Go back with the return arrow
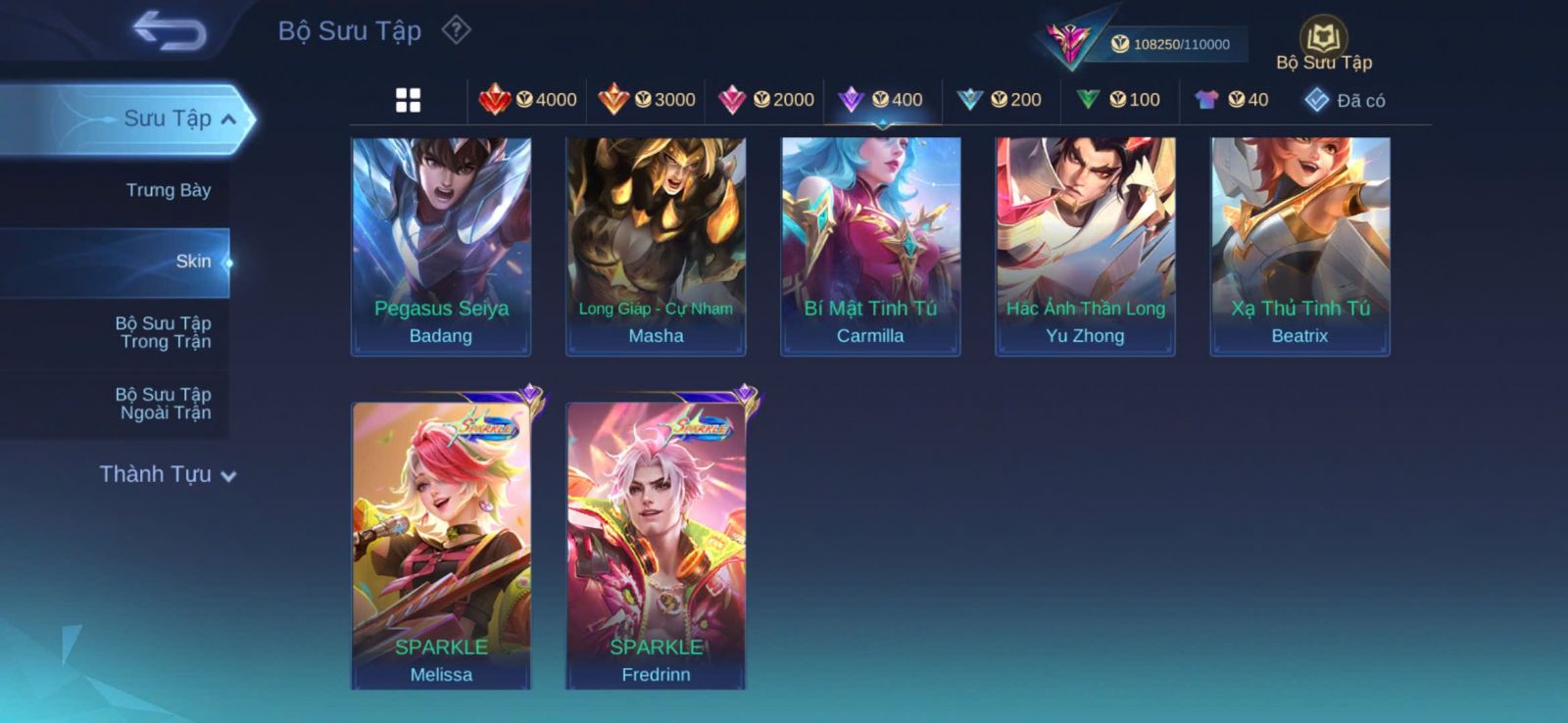Viewport: 1568px width, 723px height. [170, 30]
